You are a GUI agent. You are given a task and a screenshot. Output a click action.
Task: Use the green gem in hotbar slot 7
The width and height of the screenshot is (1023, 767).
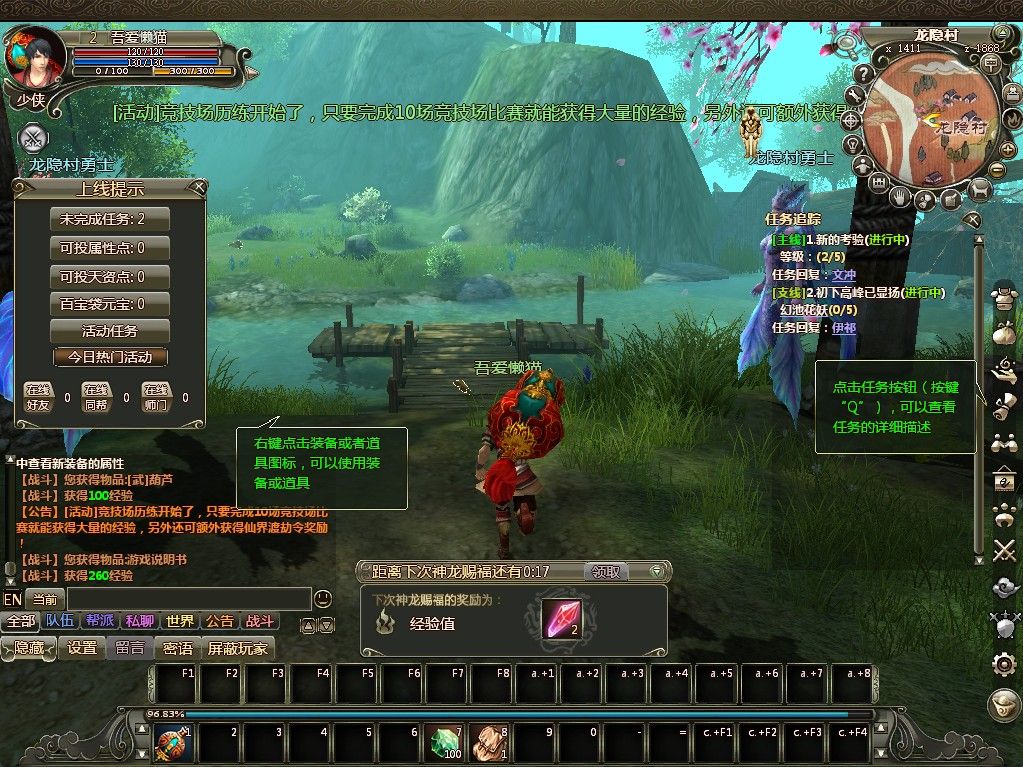[445, 743]
